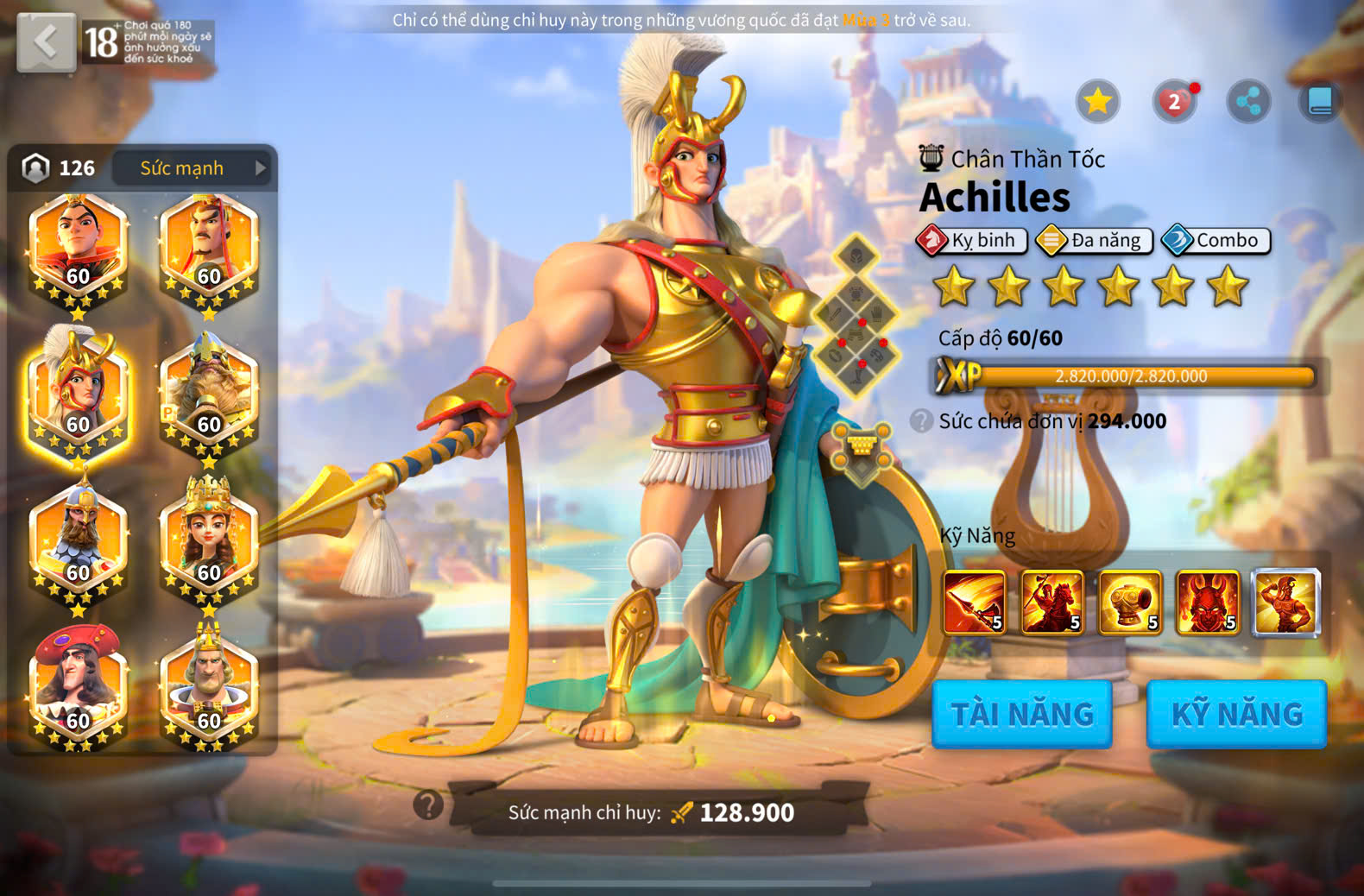Open the Sức mạnh sort dropdown
Viewport: 1364px width, 896px height.
click(x=192, y=168)
